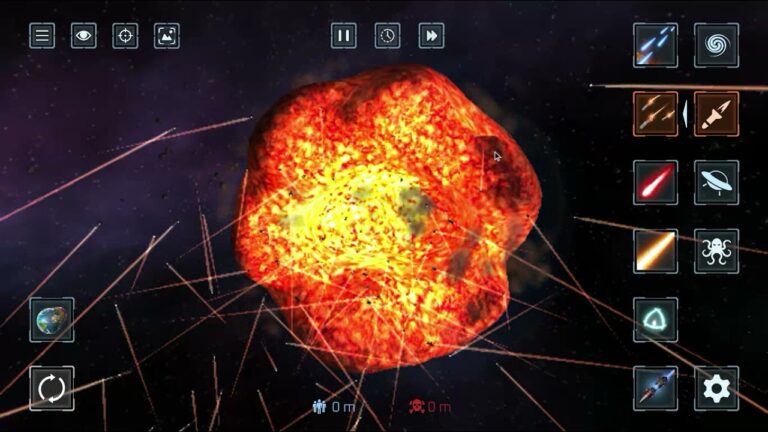
Task: Toggle the eye visibility icon
Action: (x=84, y=37)
